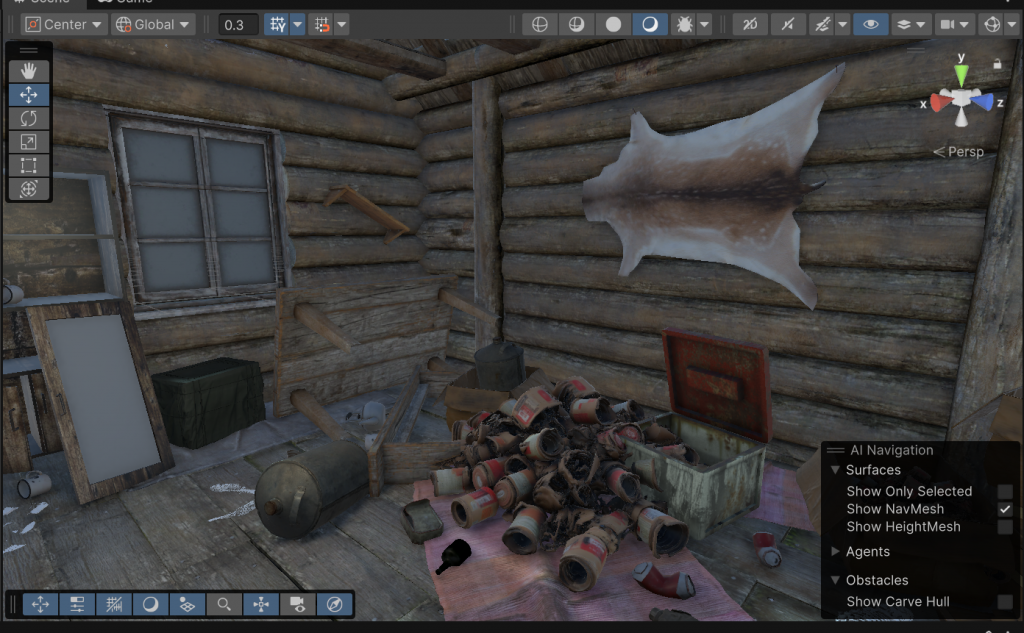
Task: Click the magnifier search overlay button
Action: point(224,604)
